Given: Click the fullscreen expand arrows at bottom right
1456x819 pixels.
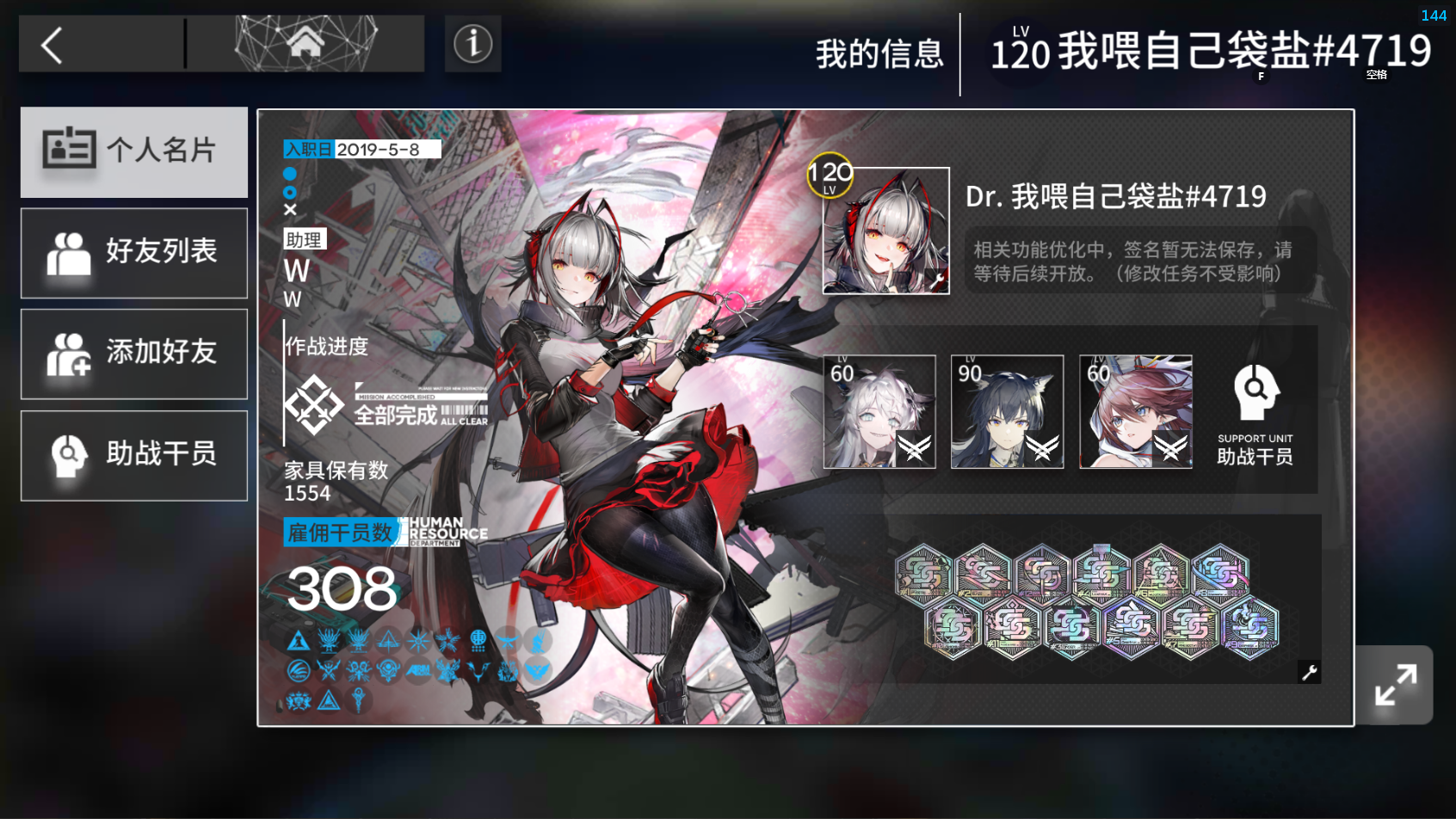Looking at the screenshot, I should click(x=1395, y=686).
